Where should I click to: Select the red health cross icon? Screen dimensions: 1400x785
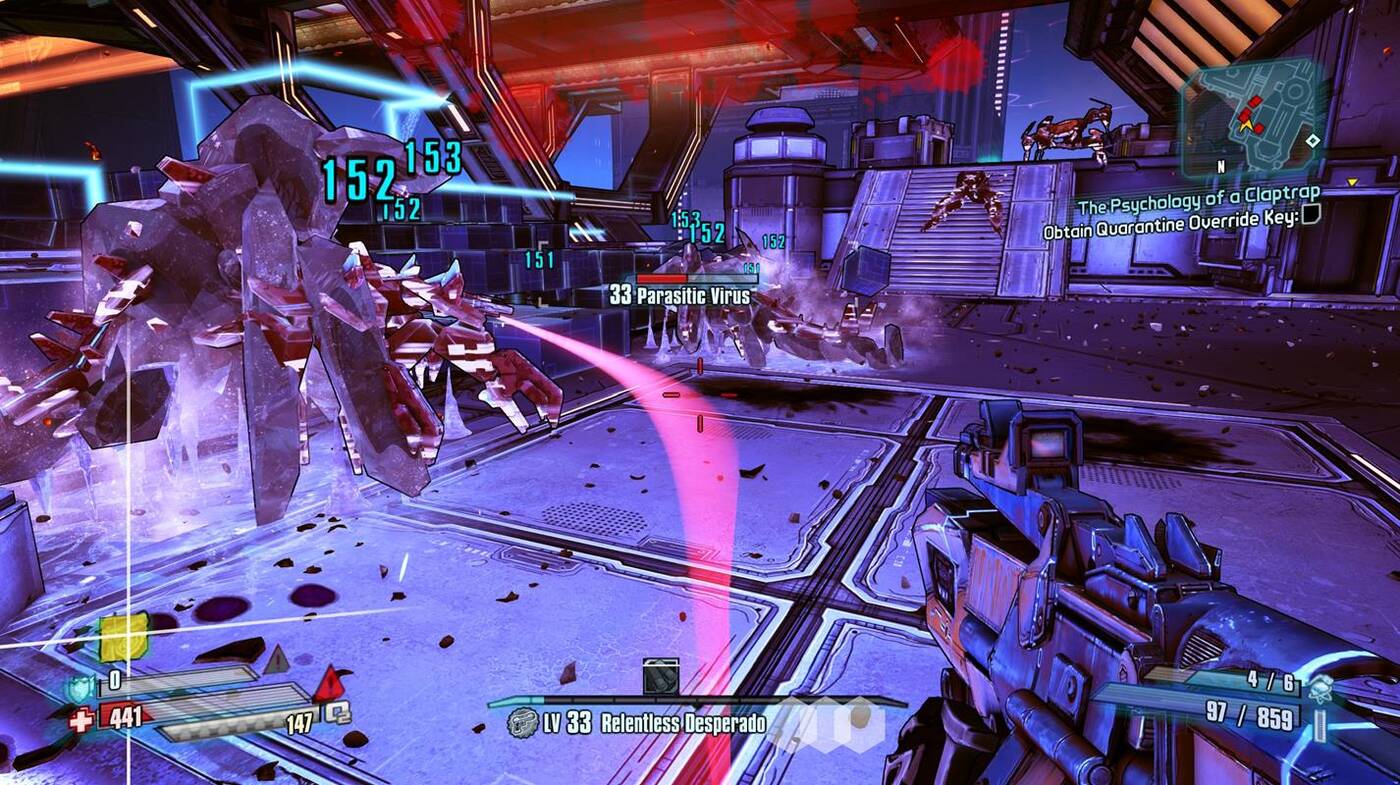80,717
